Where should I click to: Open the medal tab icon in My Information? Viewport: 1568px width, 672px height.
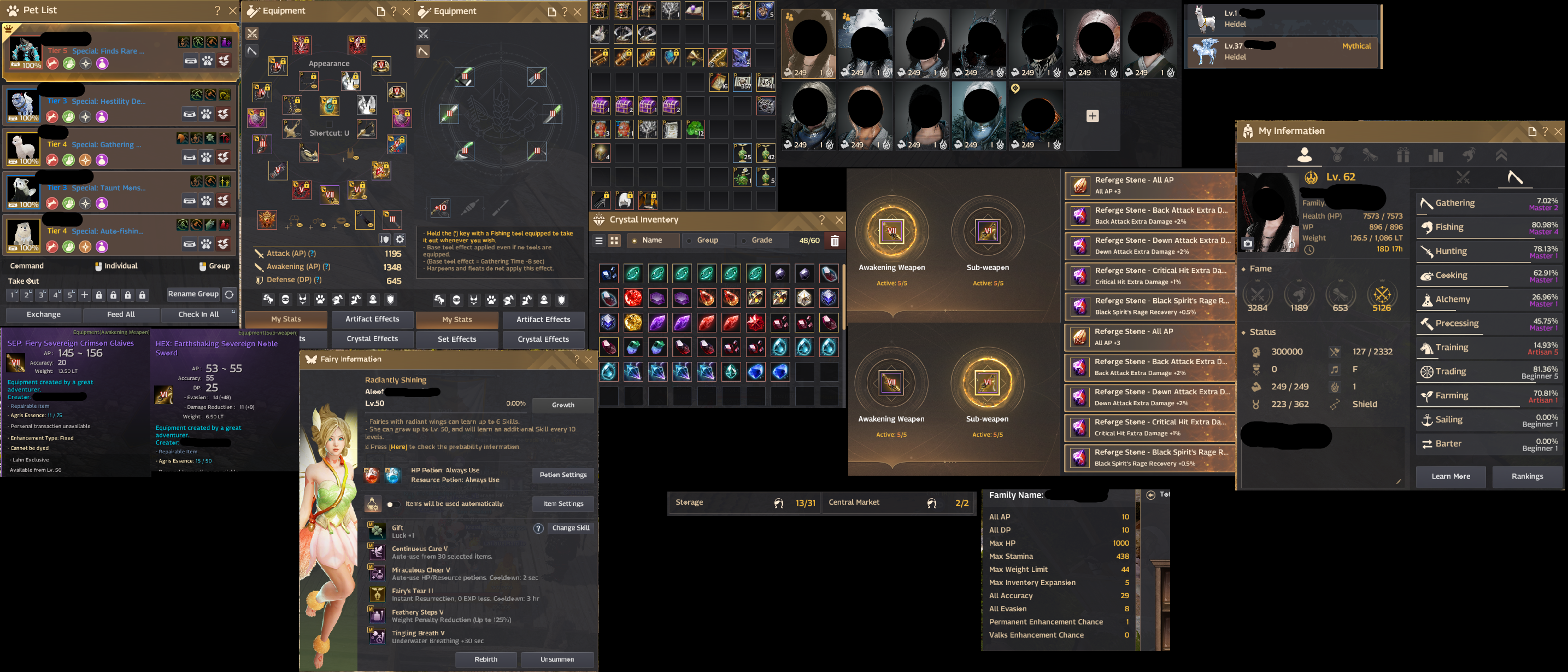click(1338, 155)
